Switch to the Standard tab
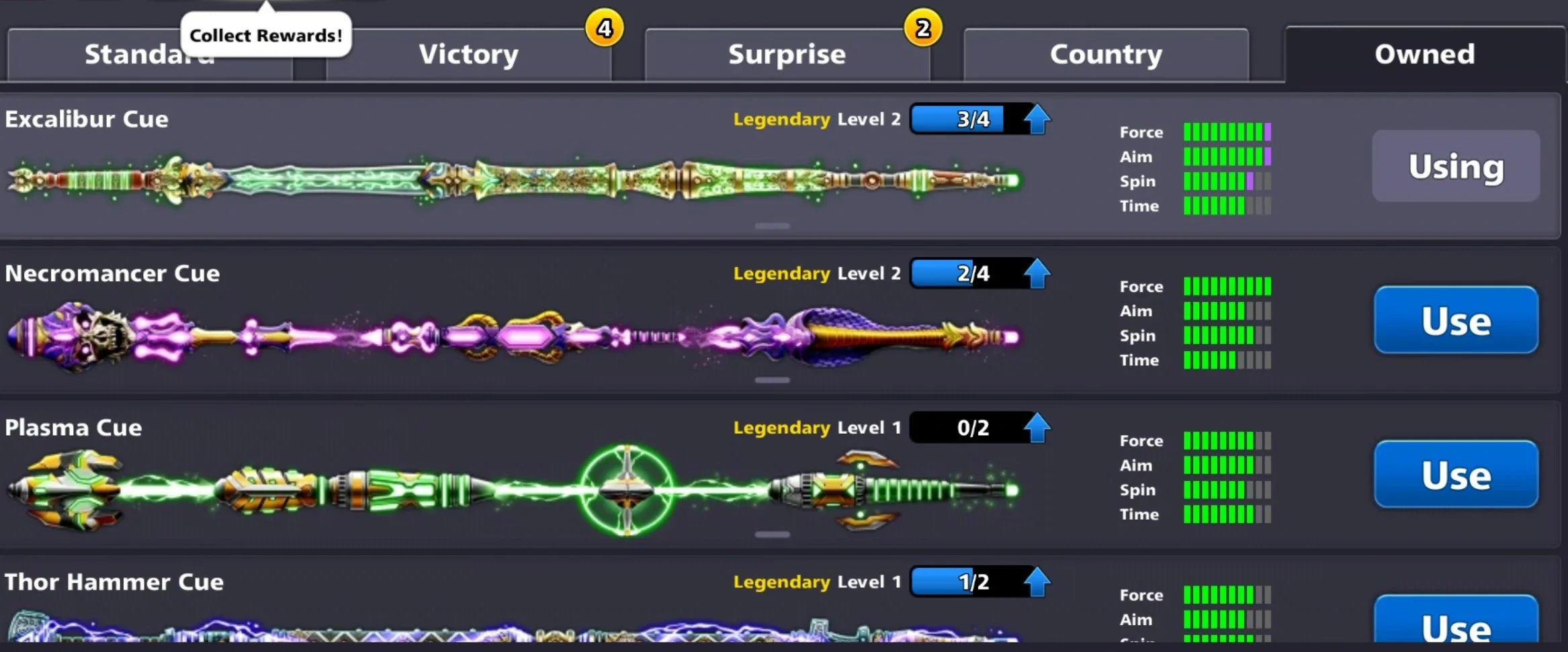 149,55
